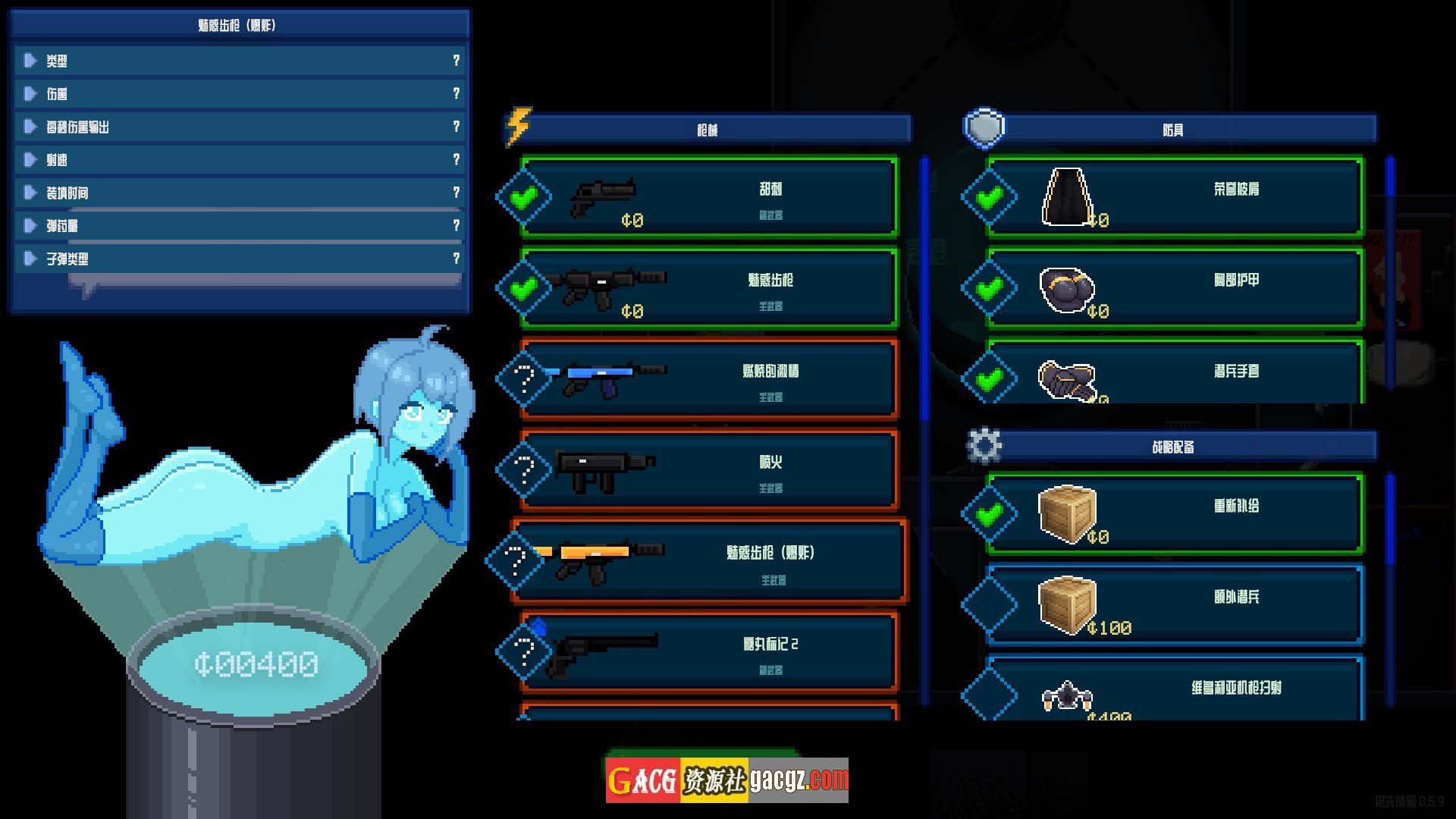Expand the 装填时间 stat row
Viewport: 1456px width, 819px height.
(239, 193)
